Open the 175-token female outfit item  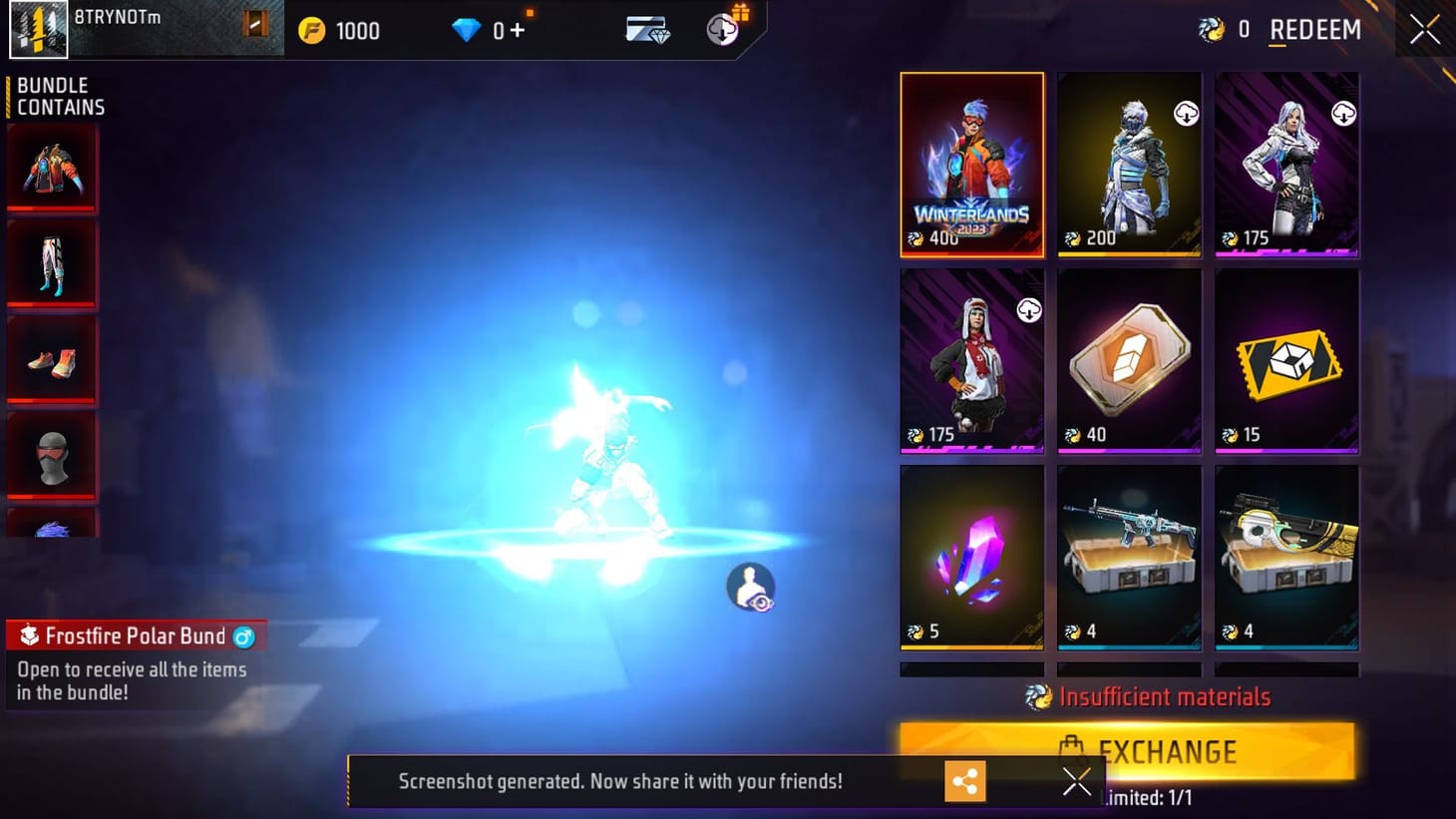click(x=1286, y=165)
